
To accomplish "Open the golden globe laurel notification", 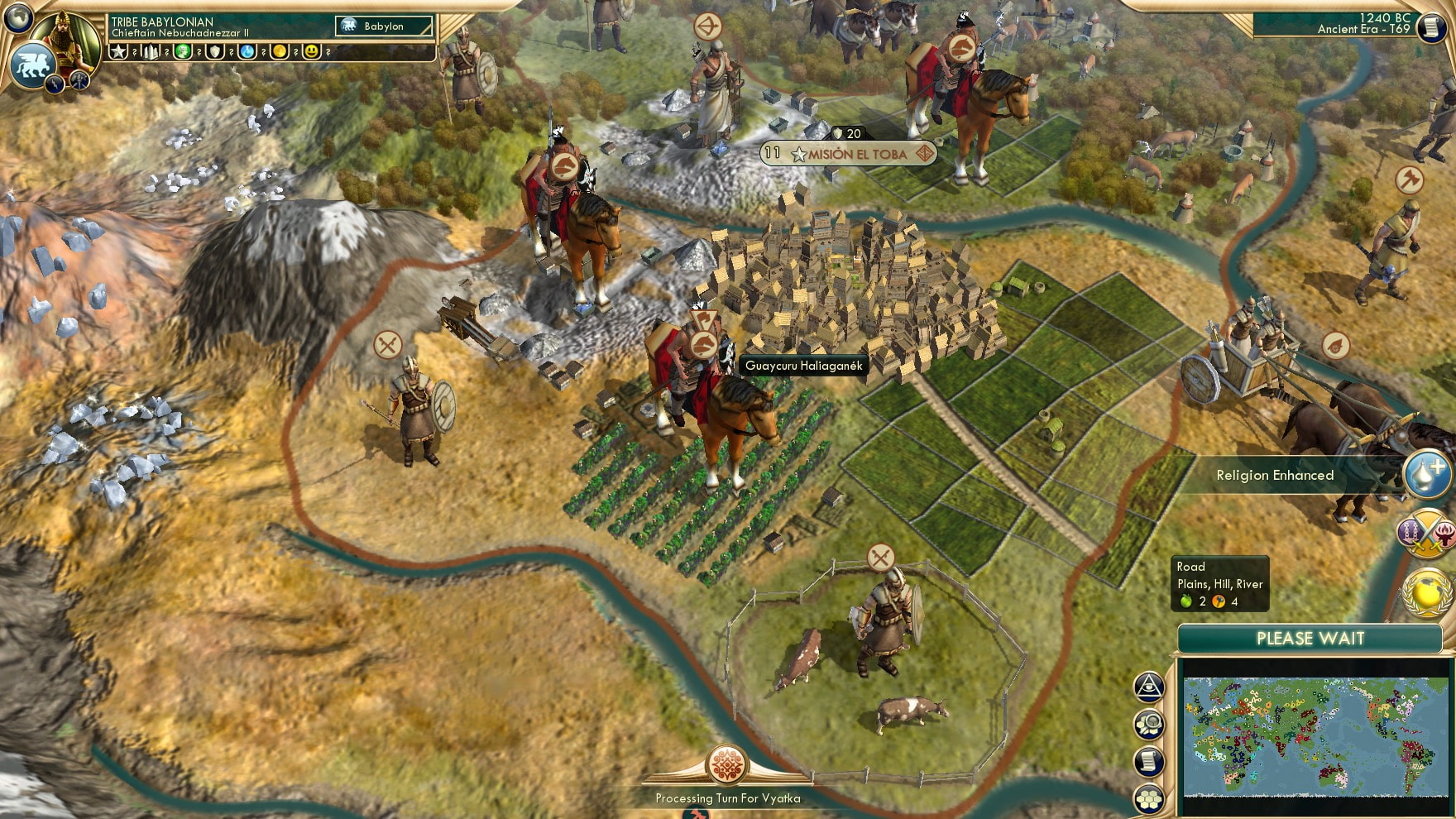I will point(1428,591).
